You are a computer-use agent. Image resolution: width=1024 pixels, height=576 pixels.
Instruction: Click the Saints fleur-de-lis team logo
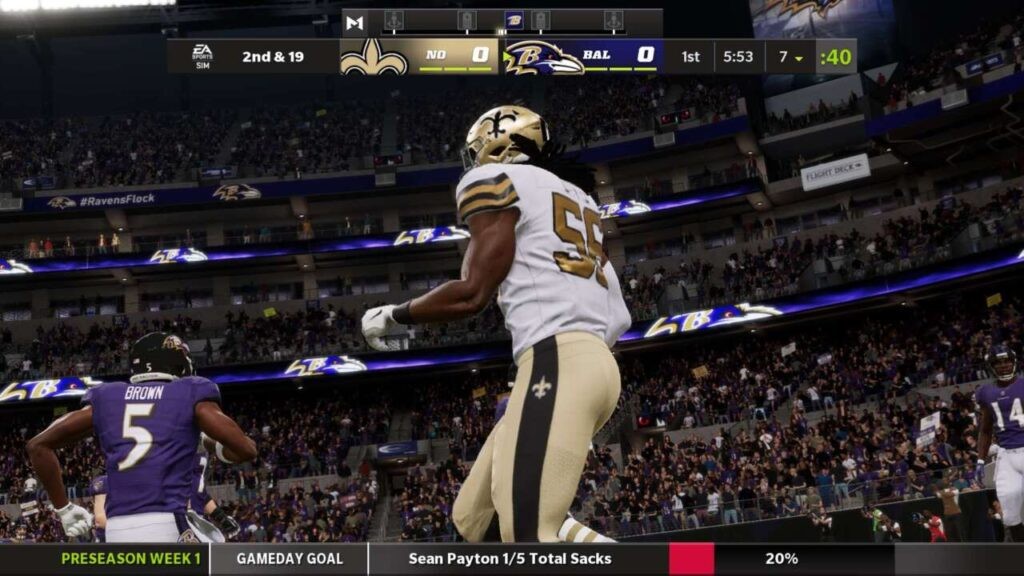pyautogui.click(x=374, y=57)
